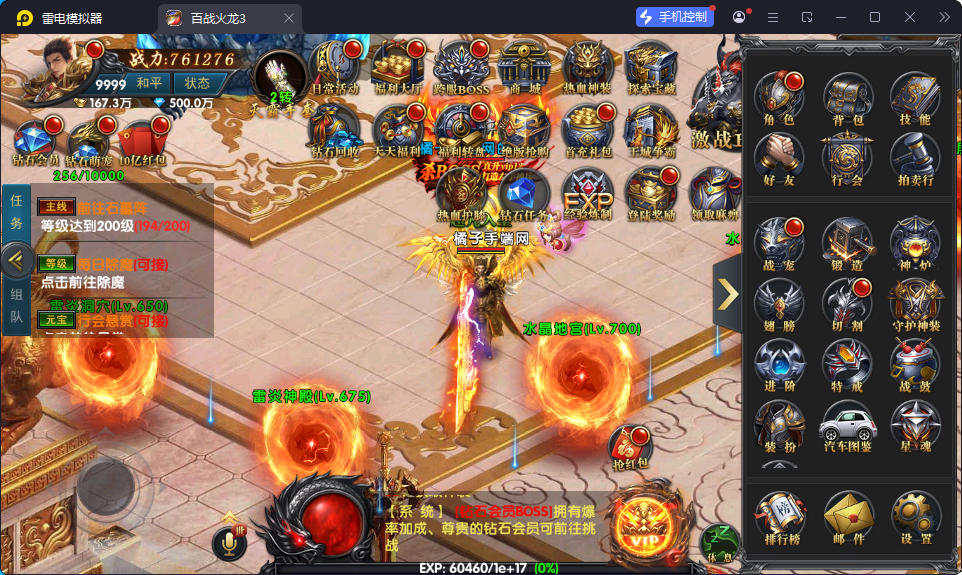Open the 汽车图鉴 car collection
This screenshot has height=575, width=962.
(x=848, y=427)
